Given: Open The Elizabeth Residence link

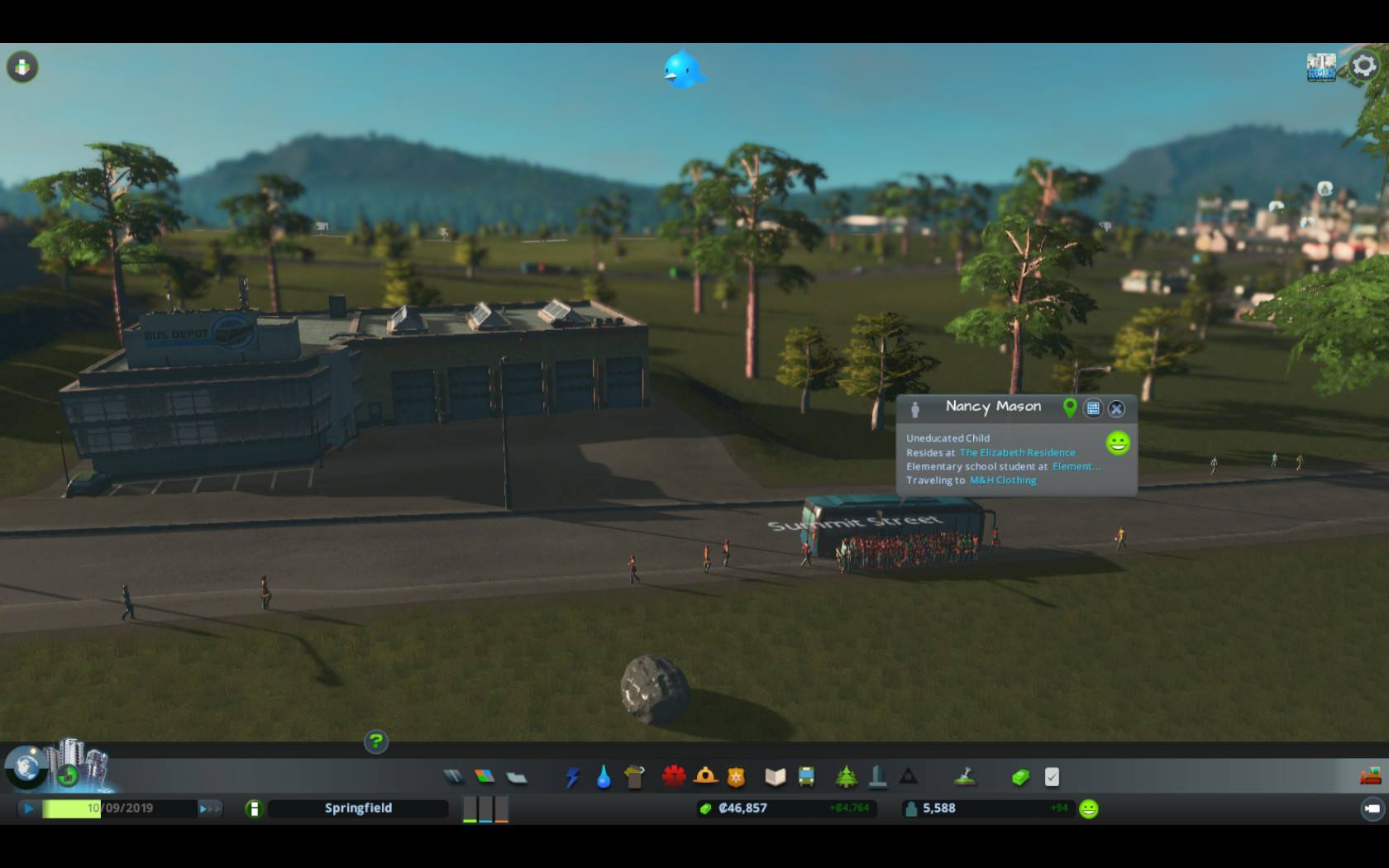Looking at the screenshot, I should pyautogui.click(x=1017, y=453).
